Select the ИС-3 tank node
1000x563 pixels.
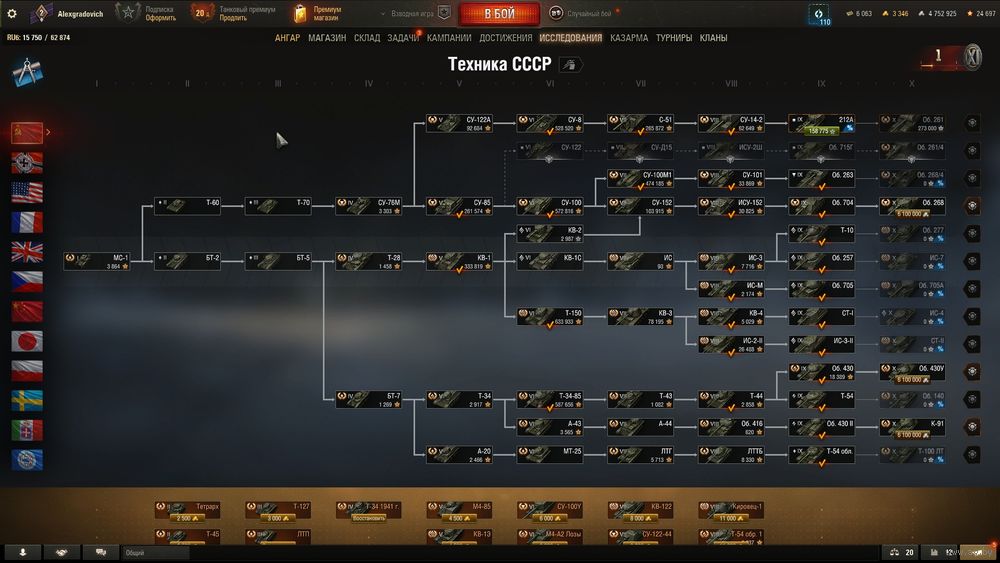(x=733, y=262)
